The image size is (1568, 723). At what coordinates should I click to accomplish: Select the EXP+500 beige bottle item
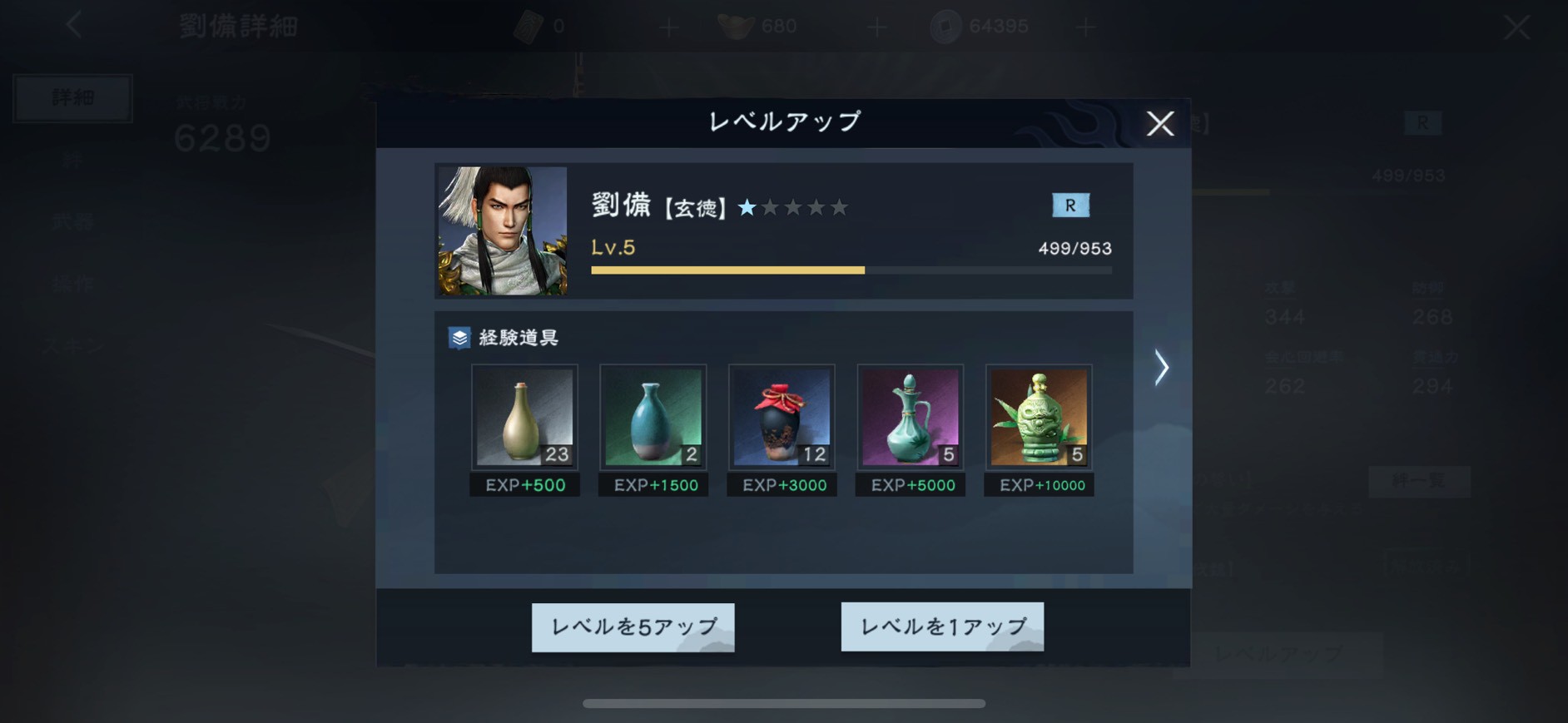coord(523,416)
